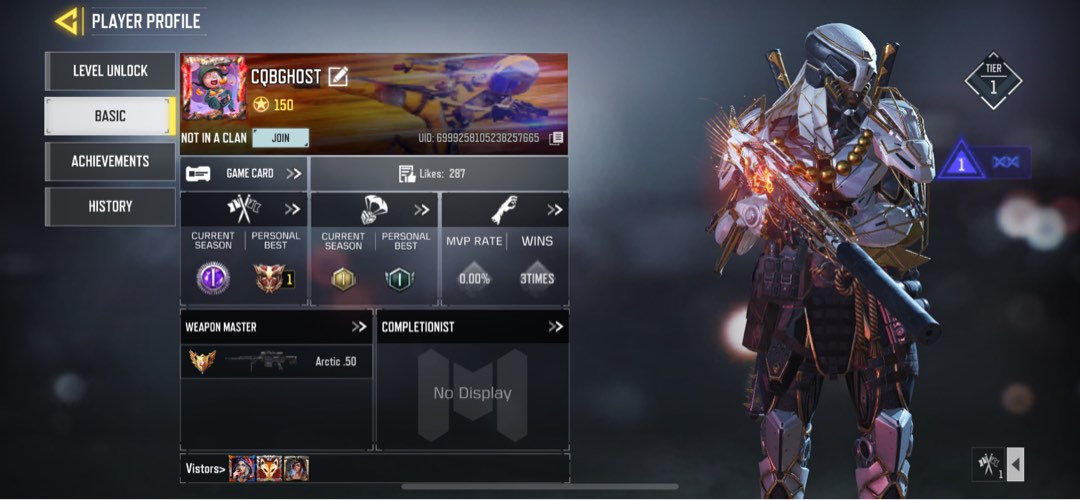Screen dimensions: 1080x500
Task: Toggle the mode switch arrow at bottom right
Action: pyautogui.click(x=1015, y=464)
